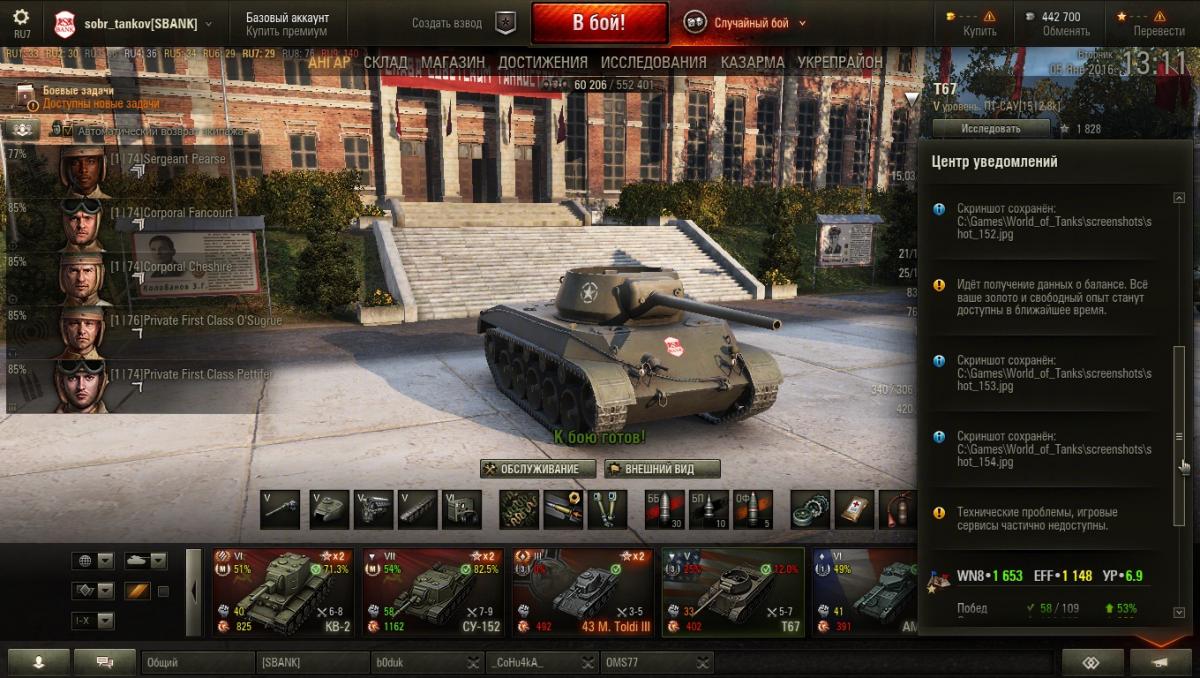
Task: Open the settings gear menu
Action: 21,18
